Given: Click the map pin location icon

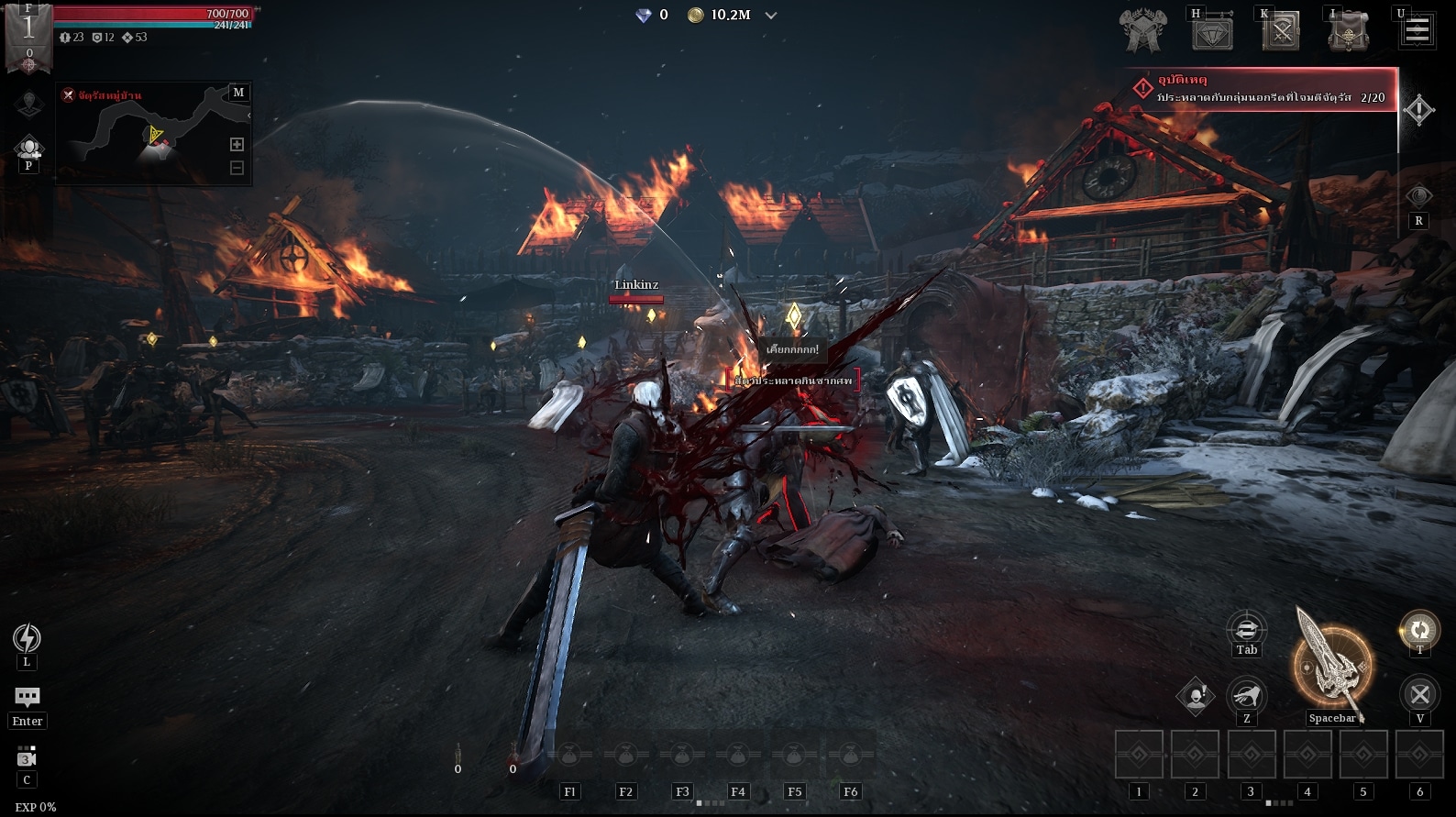Looking at the screenshot, I should (x=28, y=103).
